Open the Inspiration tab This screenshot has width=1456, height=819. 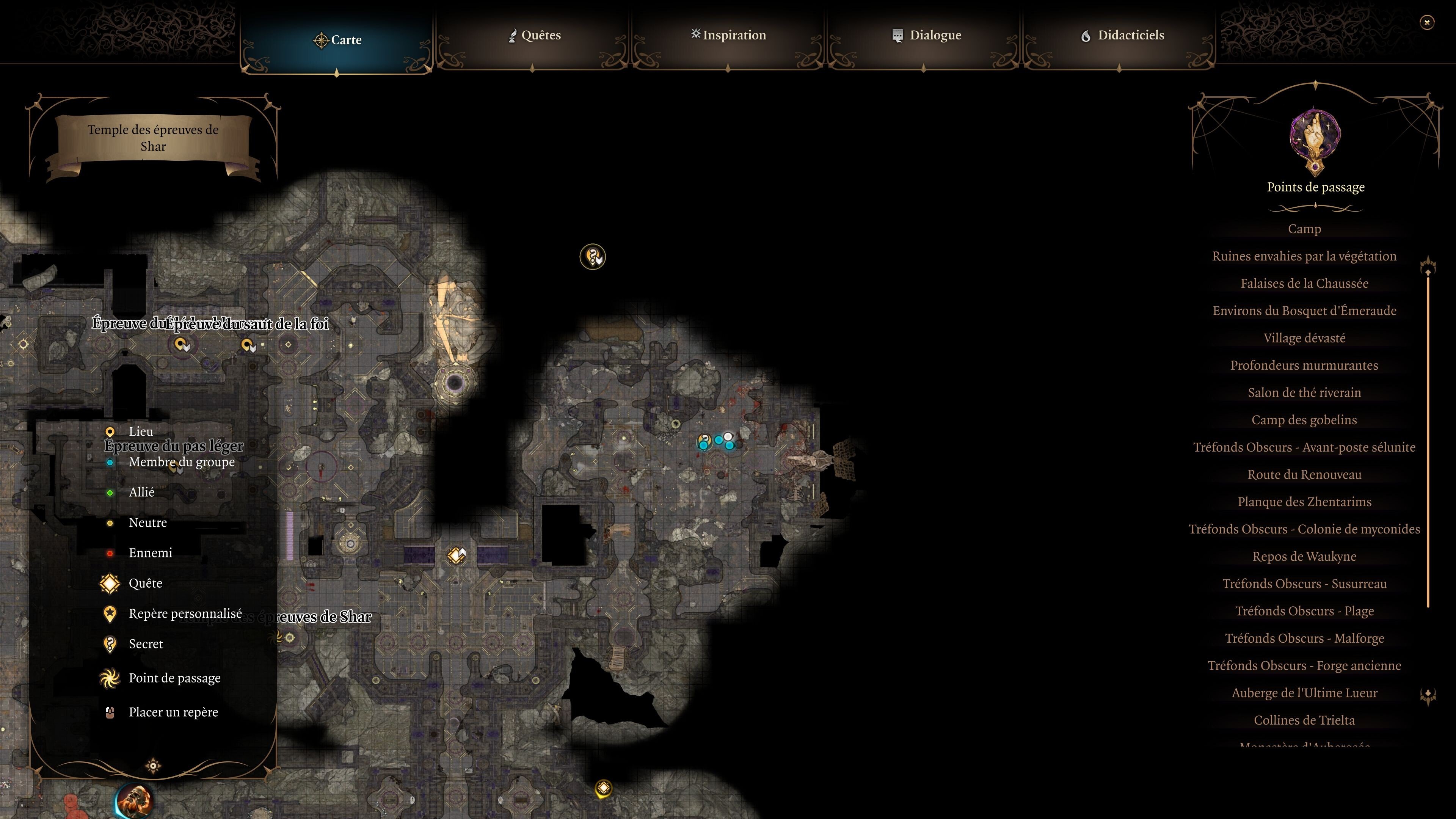[728, 35]
